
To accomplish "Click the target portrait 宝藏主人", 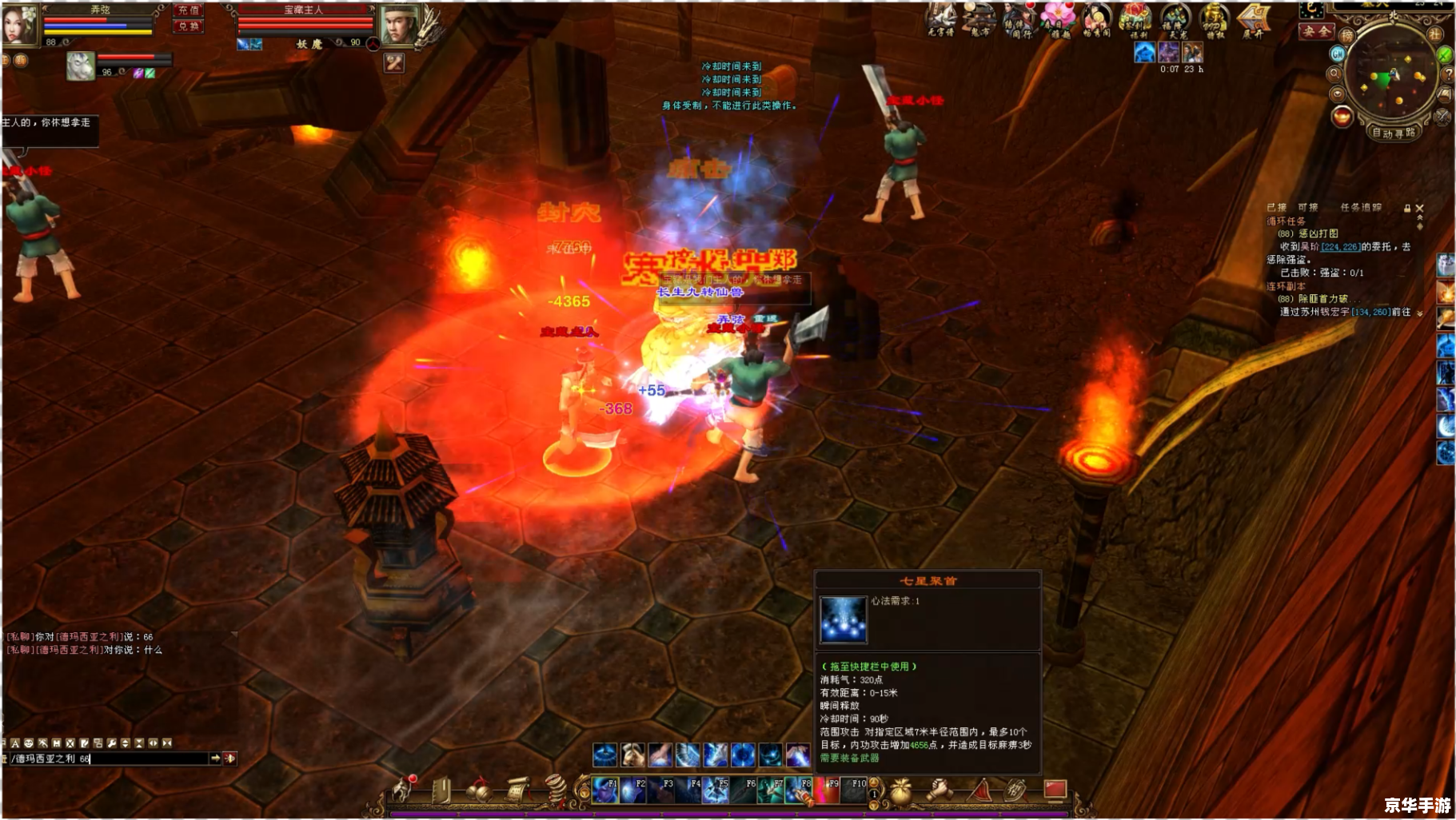I will coord(397,25).
